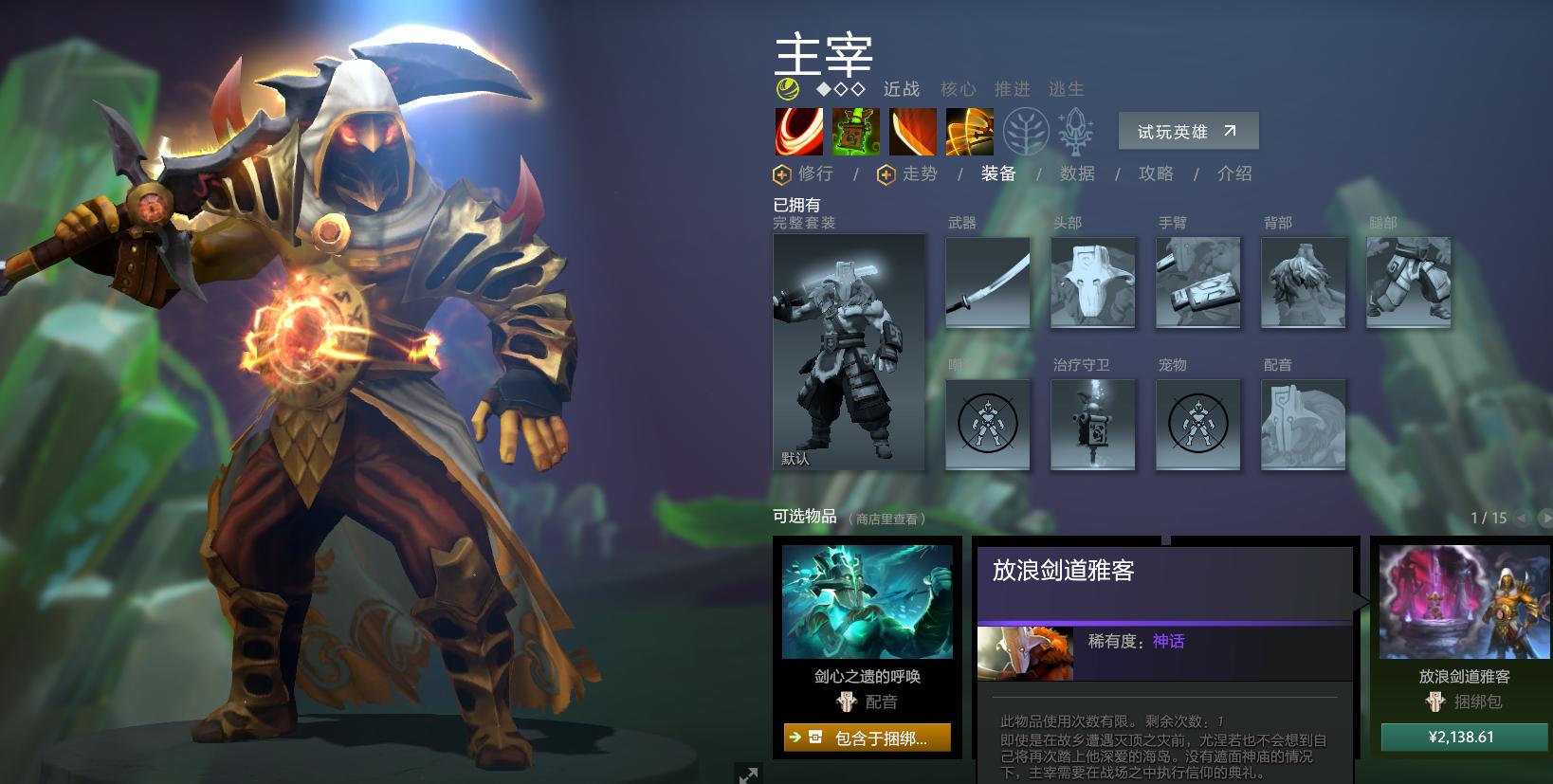Toggle the 推进 role label

coord(1014,89)
